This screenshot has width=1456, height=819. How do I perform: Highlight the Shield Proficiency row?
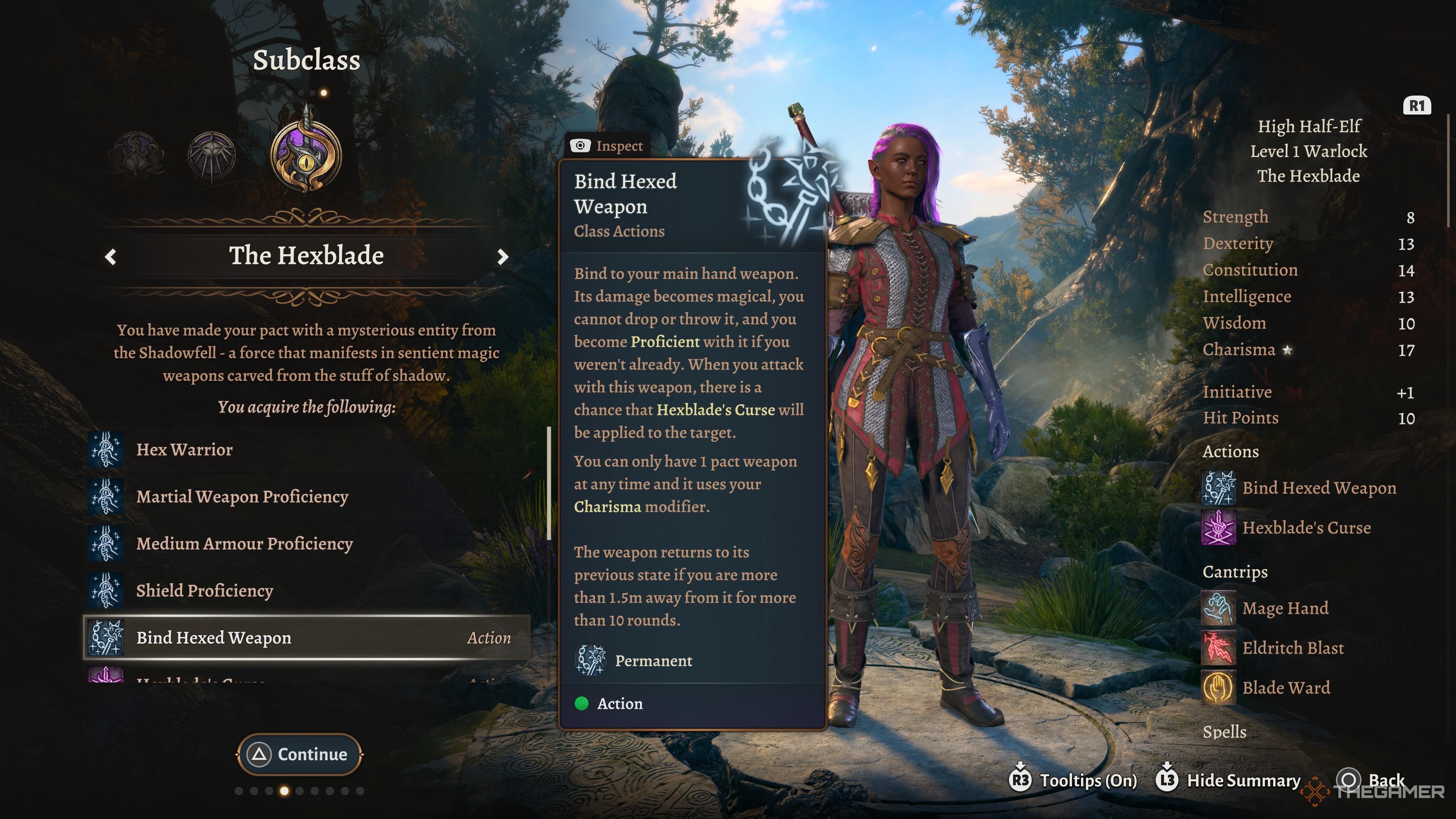[205, 591]
